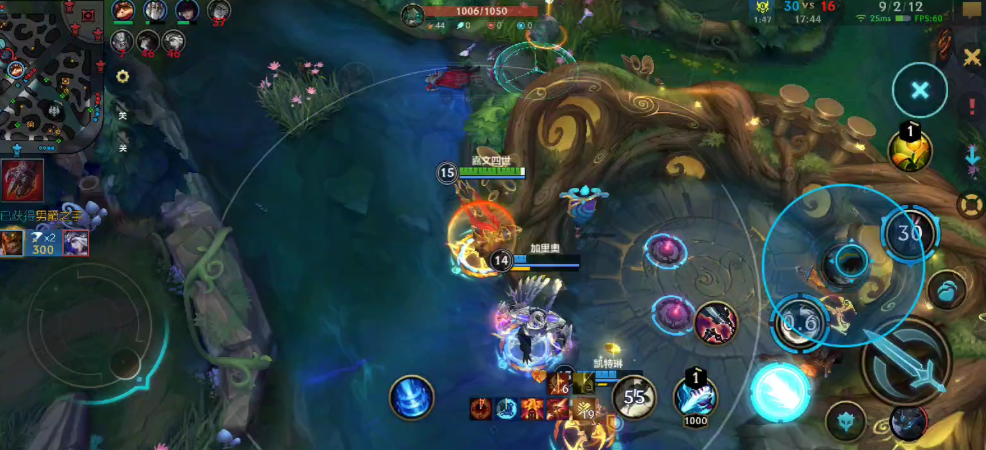Trigger the recall button with blue swirl
This screenshot has height=450, width=986.
click(x=411, y=397)
